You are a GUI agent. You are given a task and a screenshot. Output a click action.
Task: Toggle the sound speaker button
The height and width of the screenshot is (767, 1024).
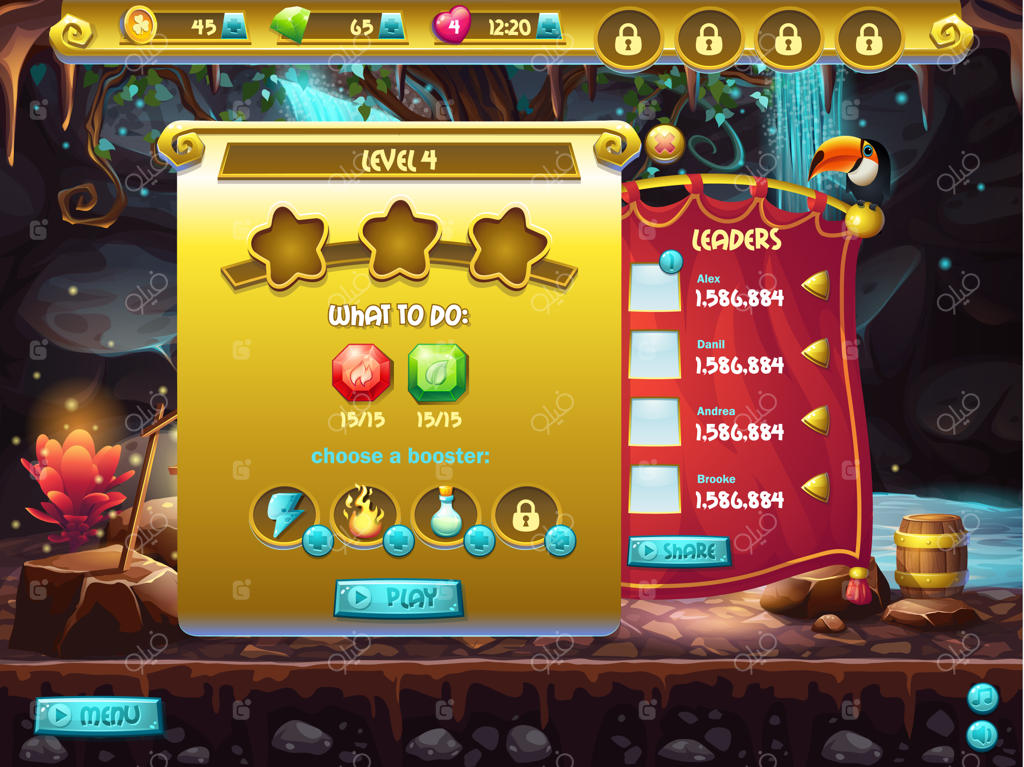click(x=983, y=735)
